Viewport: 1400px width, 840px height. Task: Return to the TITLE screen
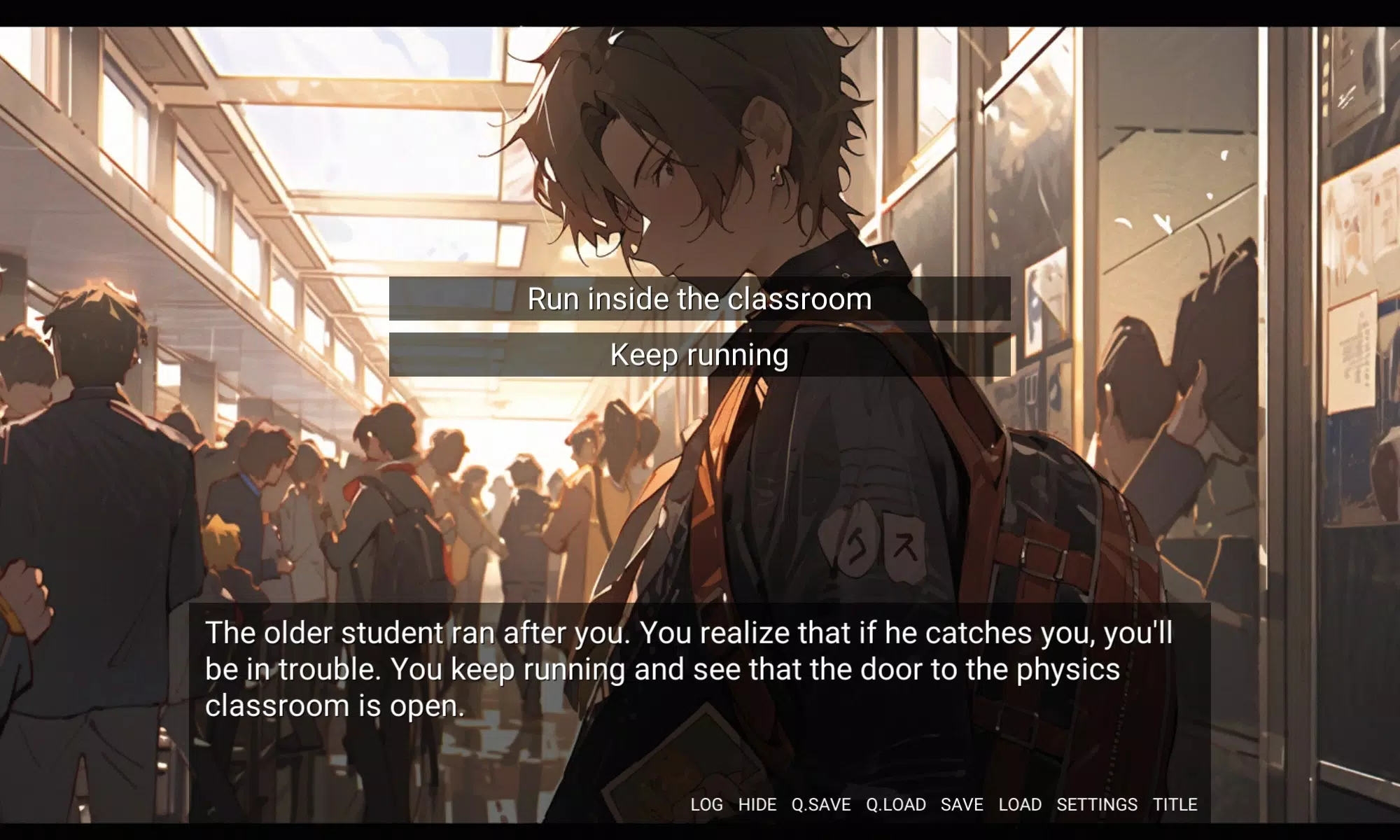coord(1175,805)
